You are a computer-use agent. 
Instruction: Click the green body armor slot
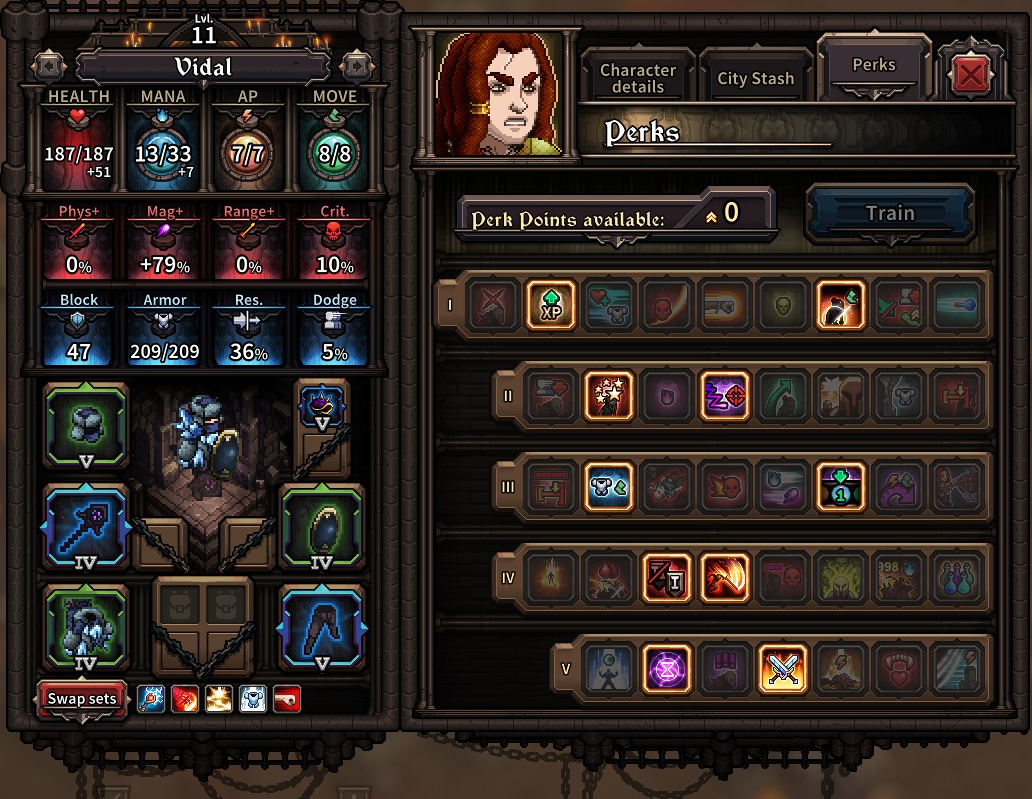point(86,627)
